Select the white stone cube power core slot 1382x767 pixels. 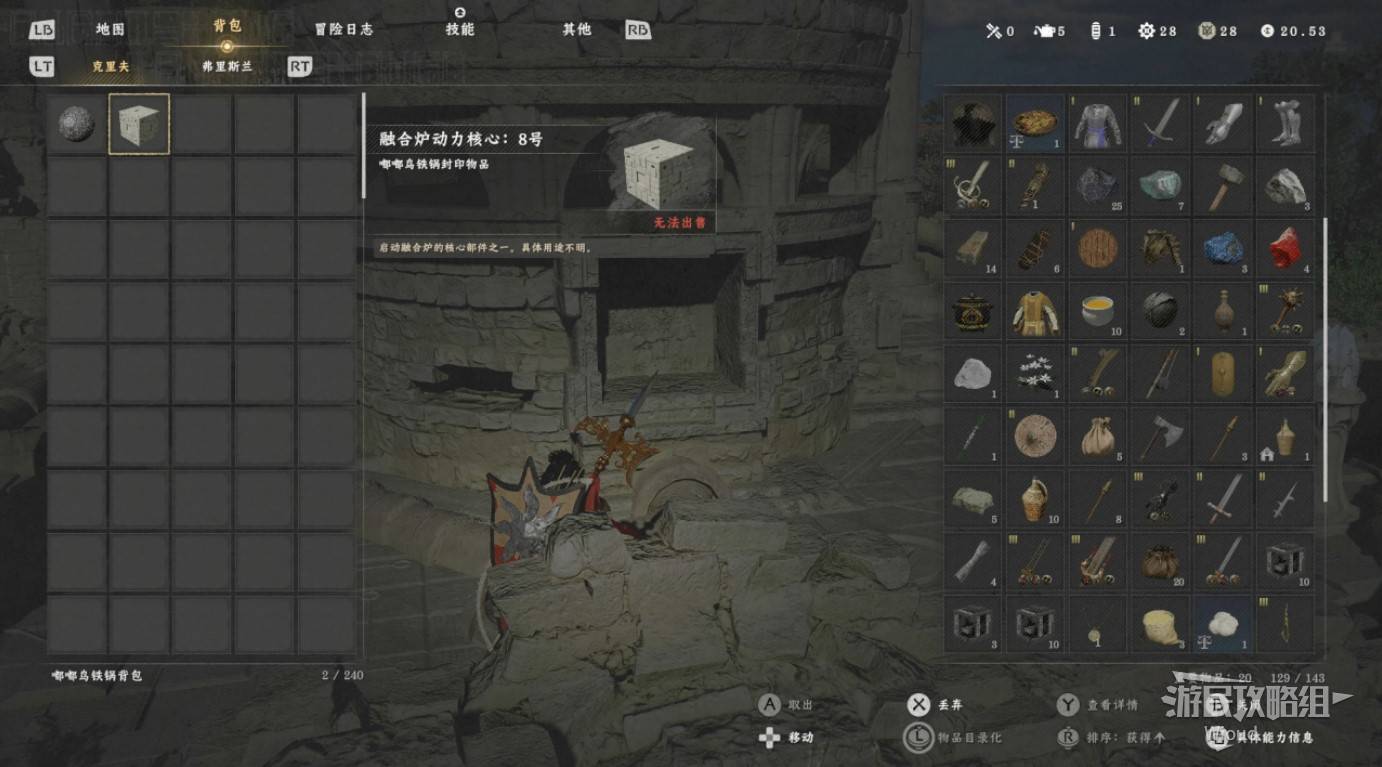coord(139,124)
